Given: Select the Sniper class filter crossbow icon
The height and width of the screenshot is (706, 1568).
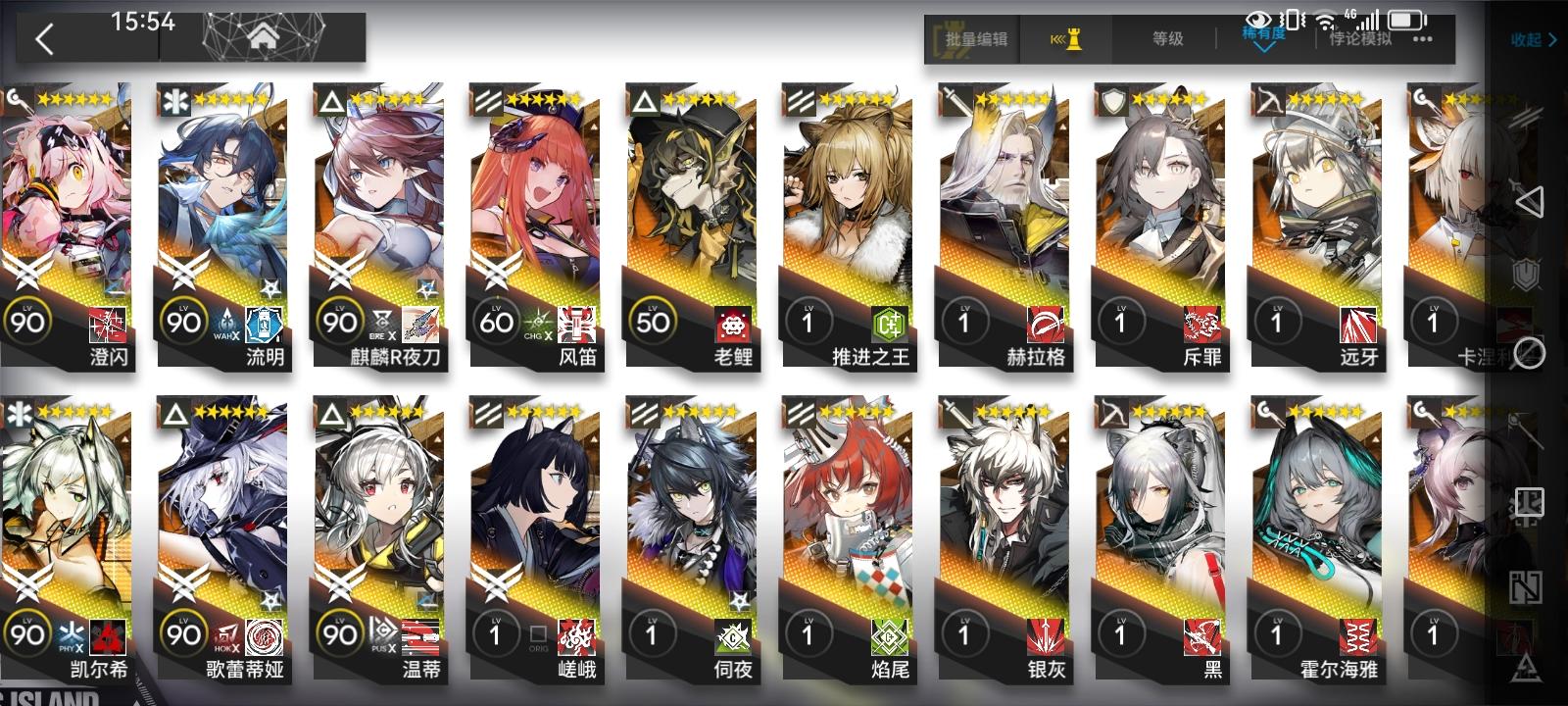Looking at the screenshot, I should (1526, 429).
